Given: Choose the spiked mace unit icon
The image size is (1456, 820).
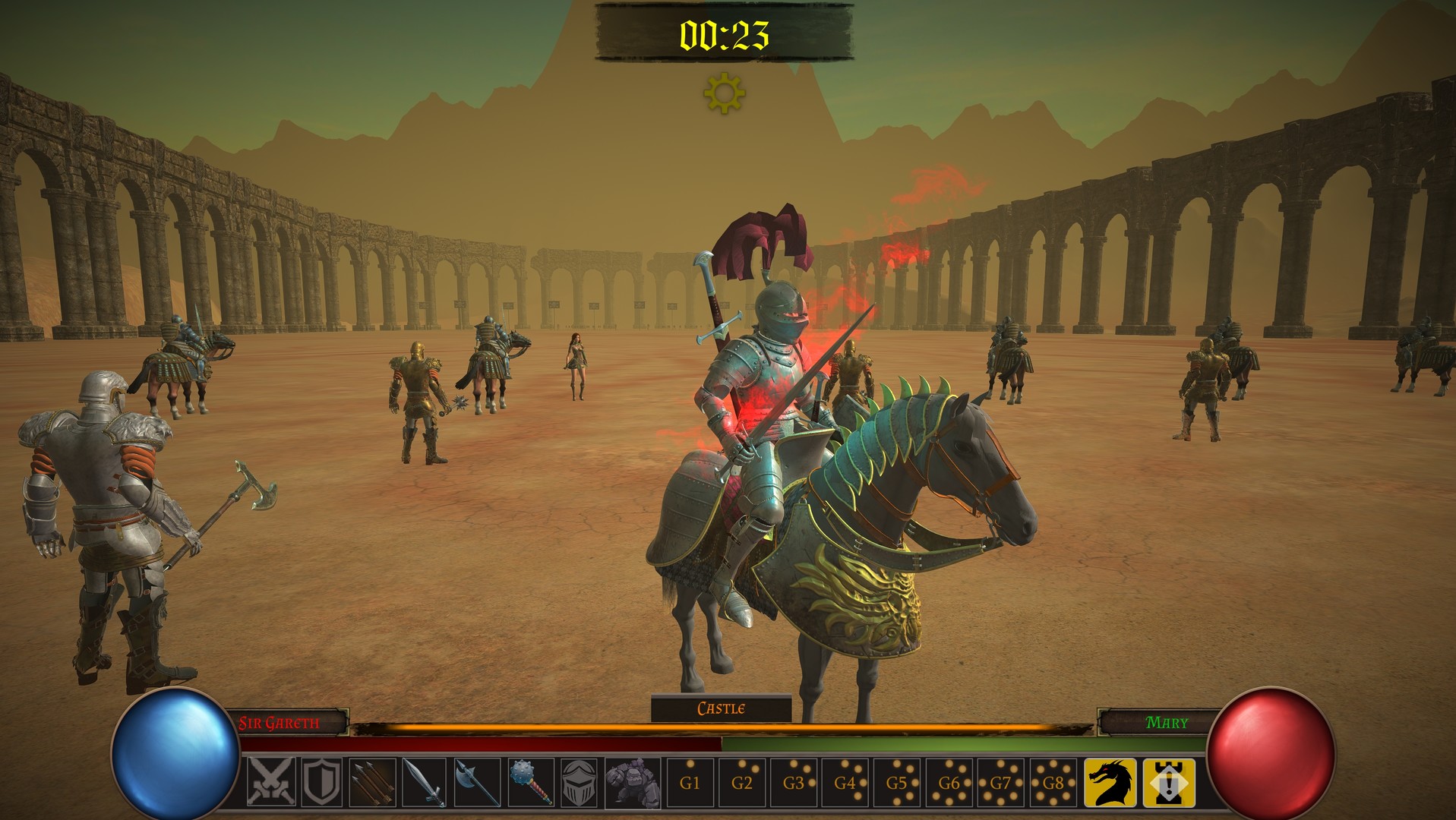Looking at the screenshot, I should [529, 781].
